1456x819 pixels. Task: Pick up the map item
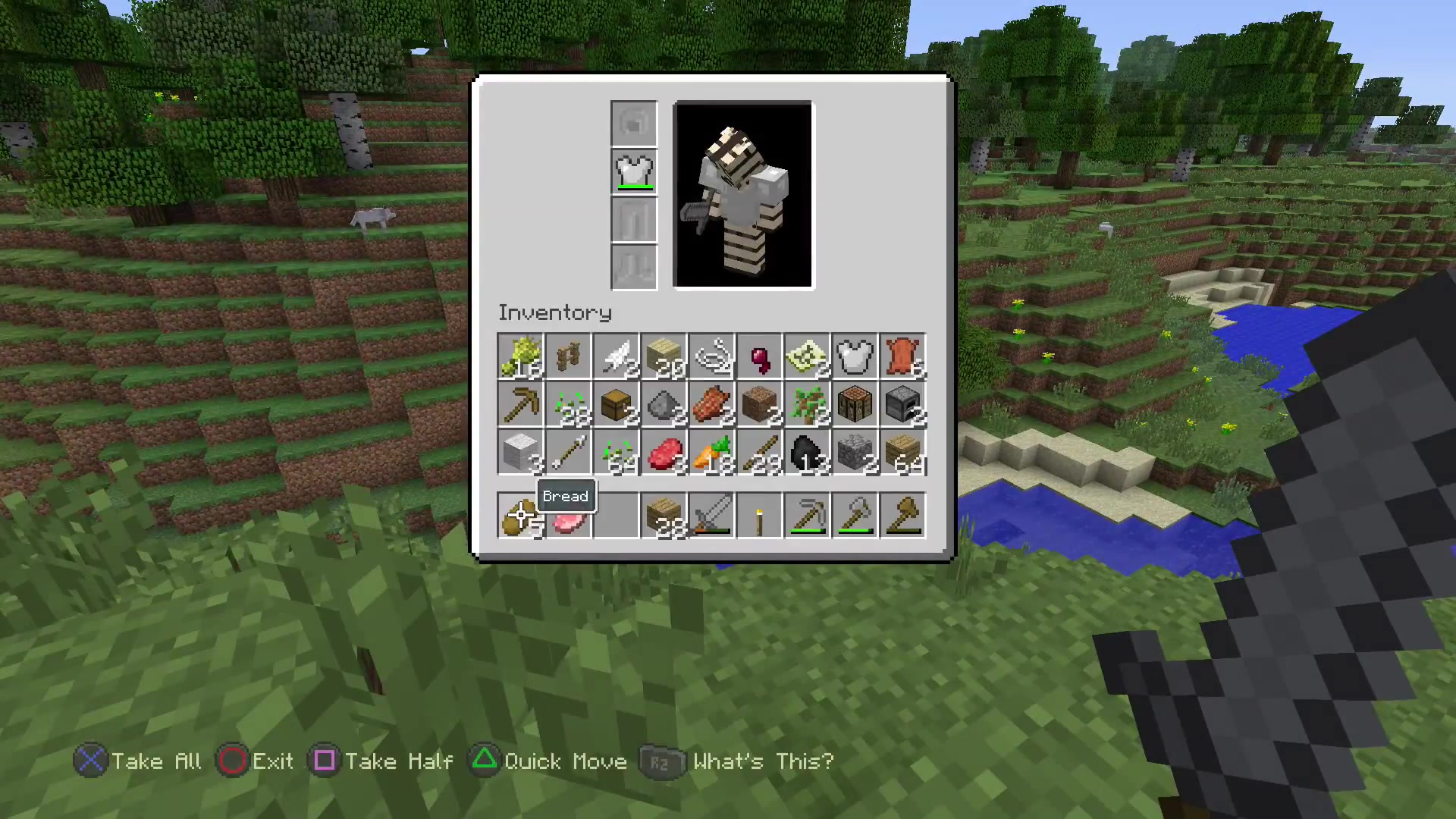[807, 356]
